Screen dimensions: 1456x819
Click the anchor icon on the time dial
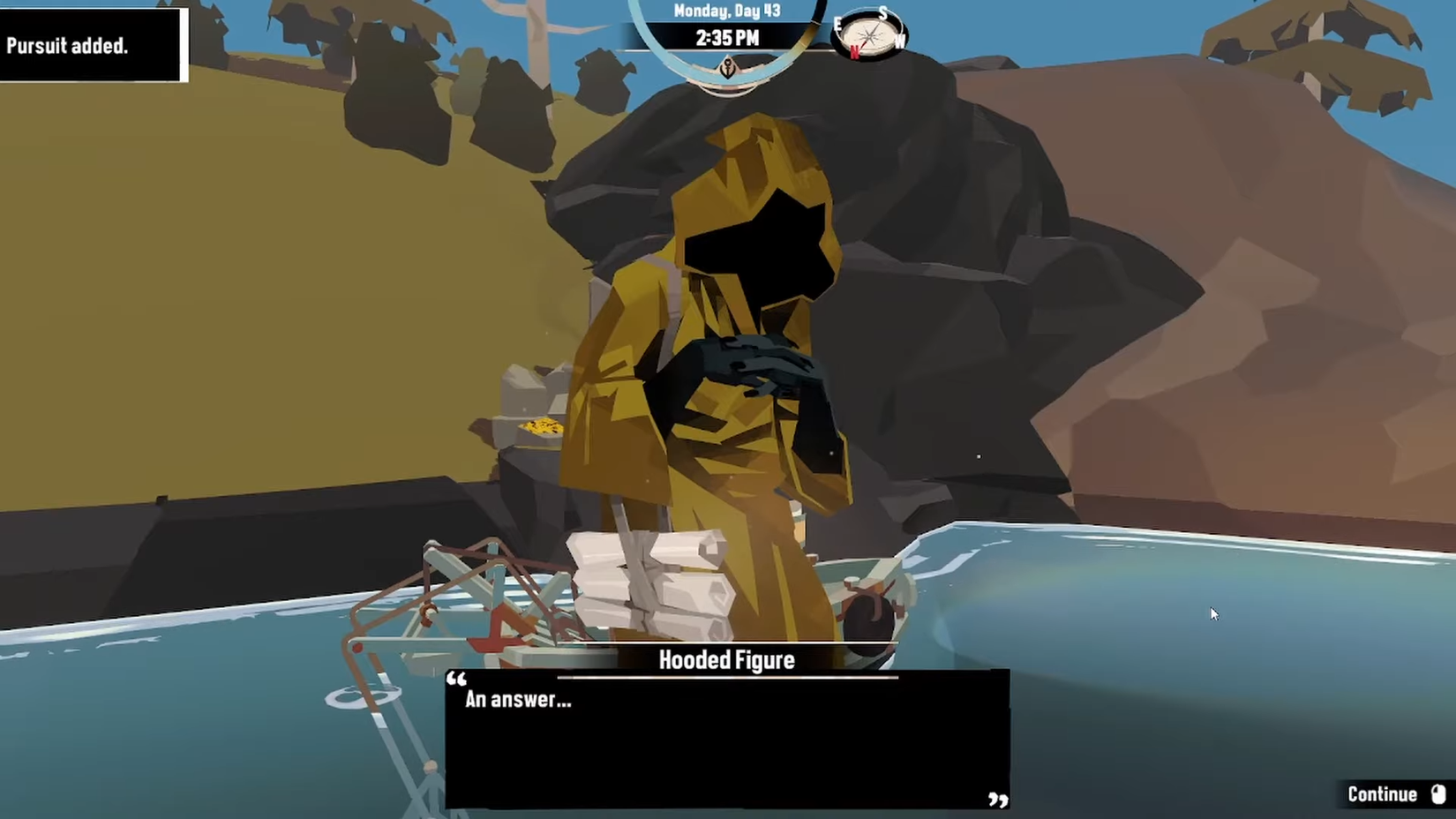click(726, 68)
